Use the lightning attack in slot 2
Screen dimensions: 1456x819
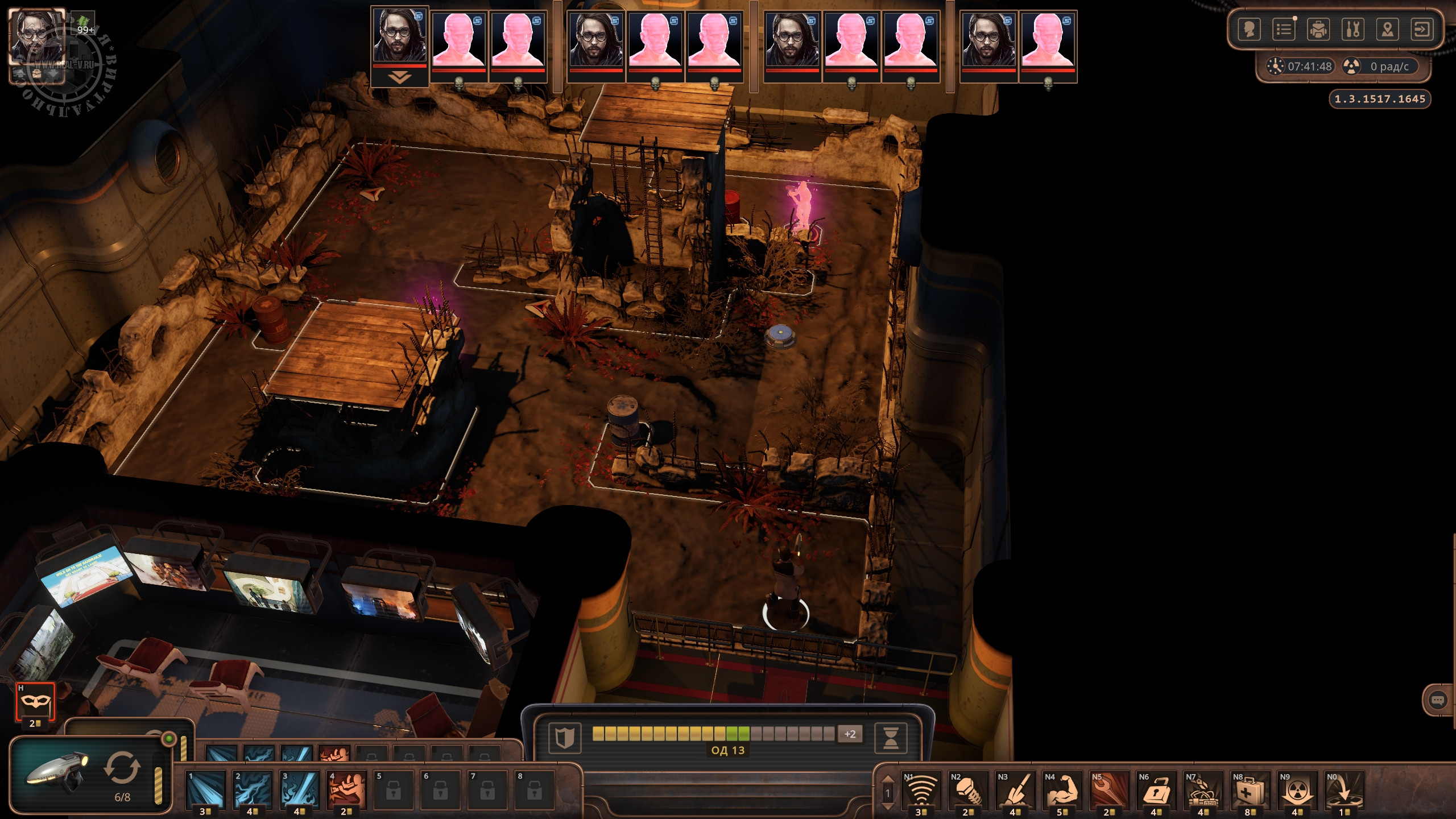tap(252, 789)
